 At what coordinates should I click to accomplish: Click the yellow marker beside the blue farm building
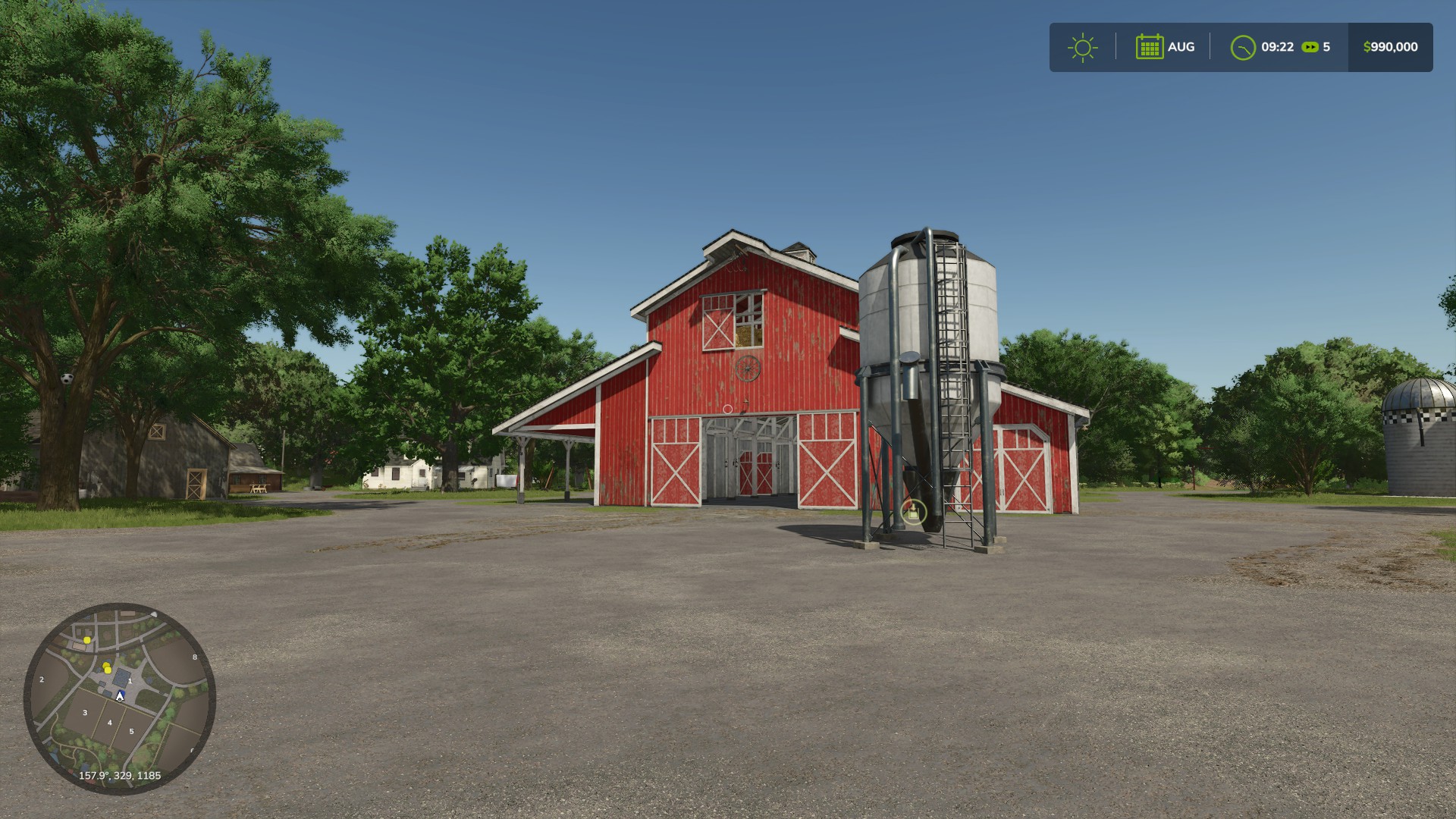coord(107,668)
